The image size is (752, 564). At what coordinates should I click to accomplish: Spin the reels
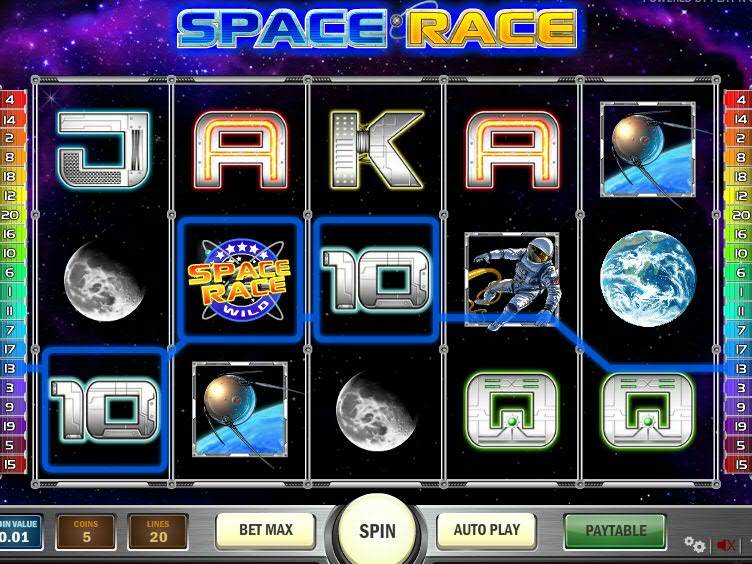(x=377, y=531)
